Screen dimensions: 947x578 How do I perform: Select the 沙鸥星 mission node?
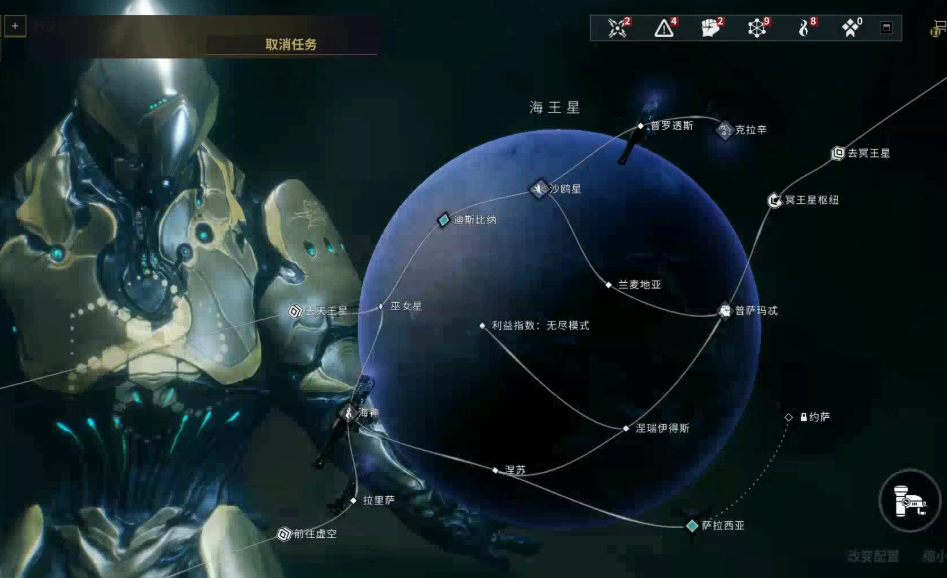coord(540,188)
